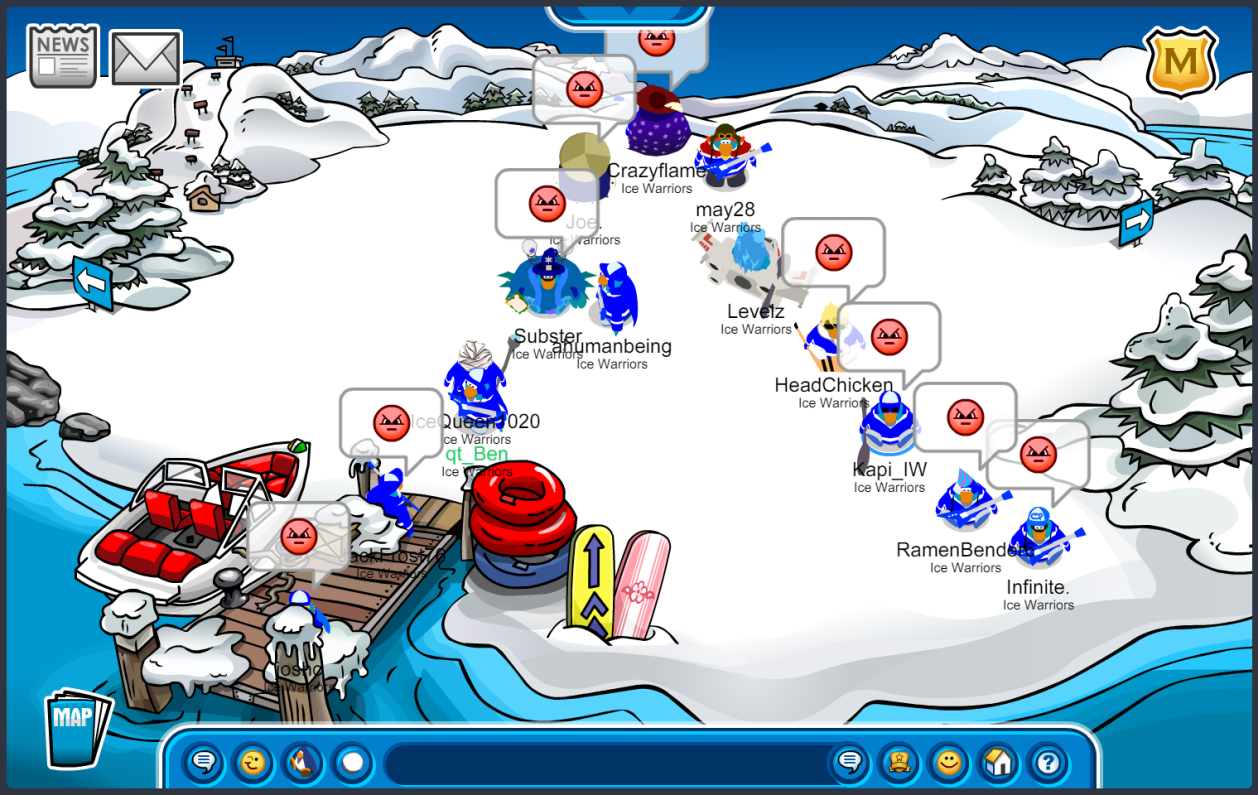1258x795 pixels.
Task: Check mail via the envelope icon
Action: pos(145,58)
